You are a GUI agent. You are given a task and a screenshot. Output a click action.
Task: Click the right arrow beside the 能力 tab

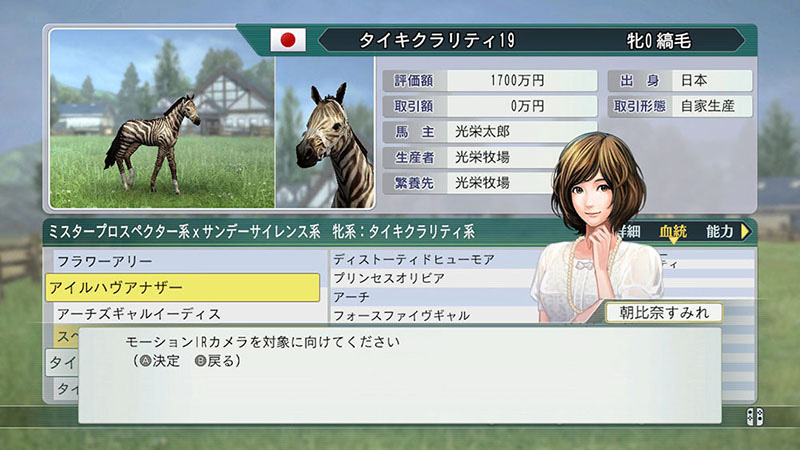click(x=744, y=231)
